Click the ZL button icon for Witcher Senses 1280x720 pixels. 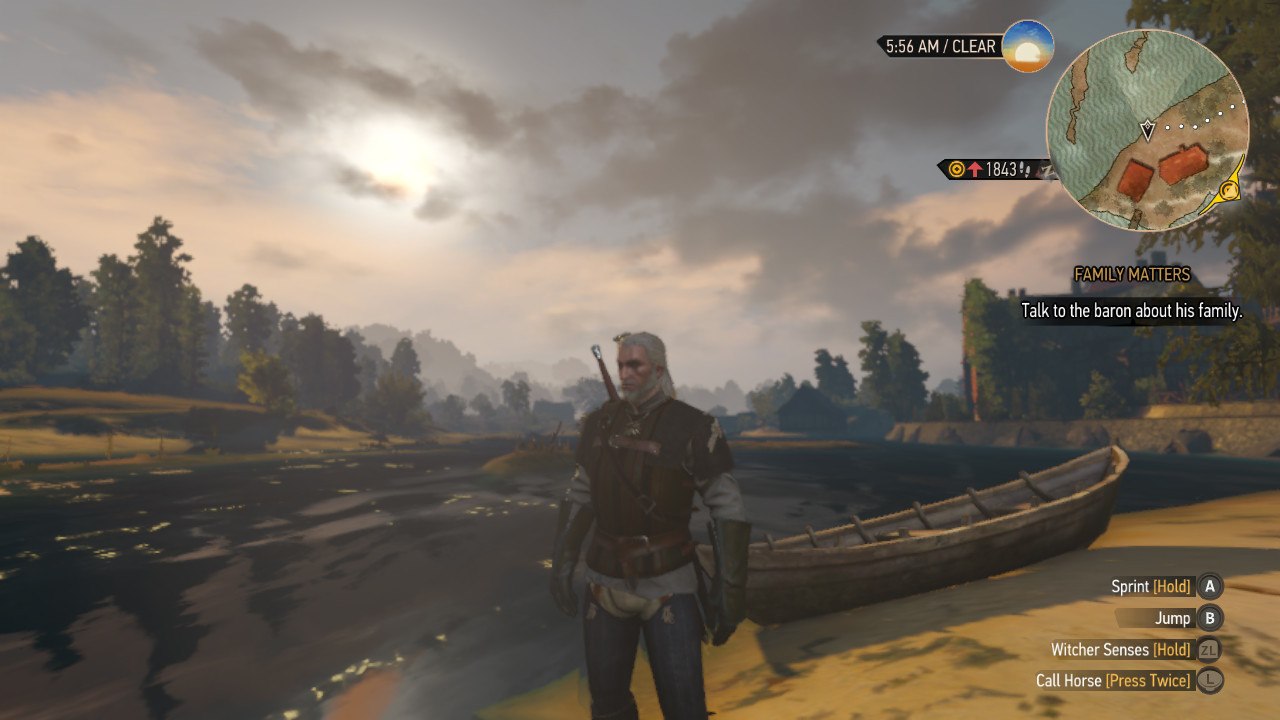tap(1210, 648)
